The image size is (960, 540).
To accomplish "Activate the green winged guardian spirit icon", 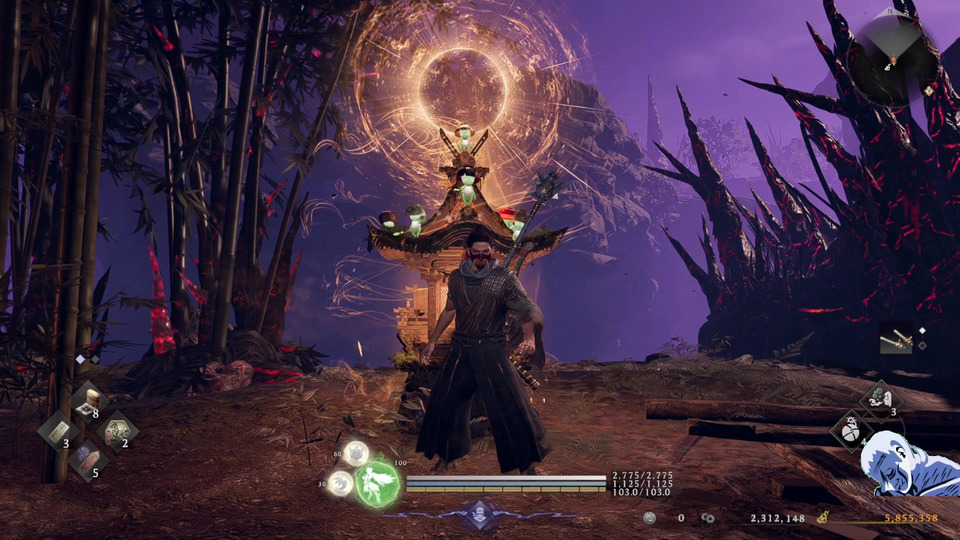I will [x=377, y=482].
